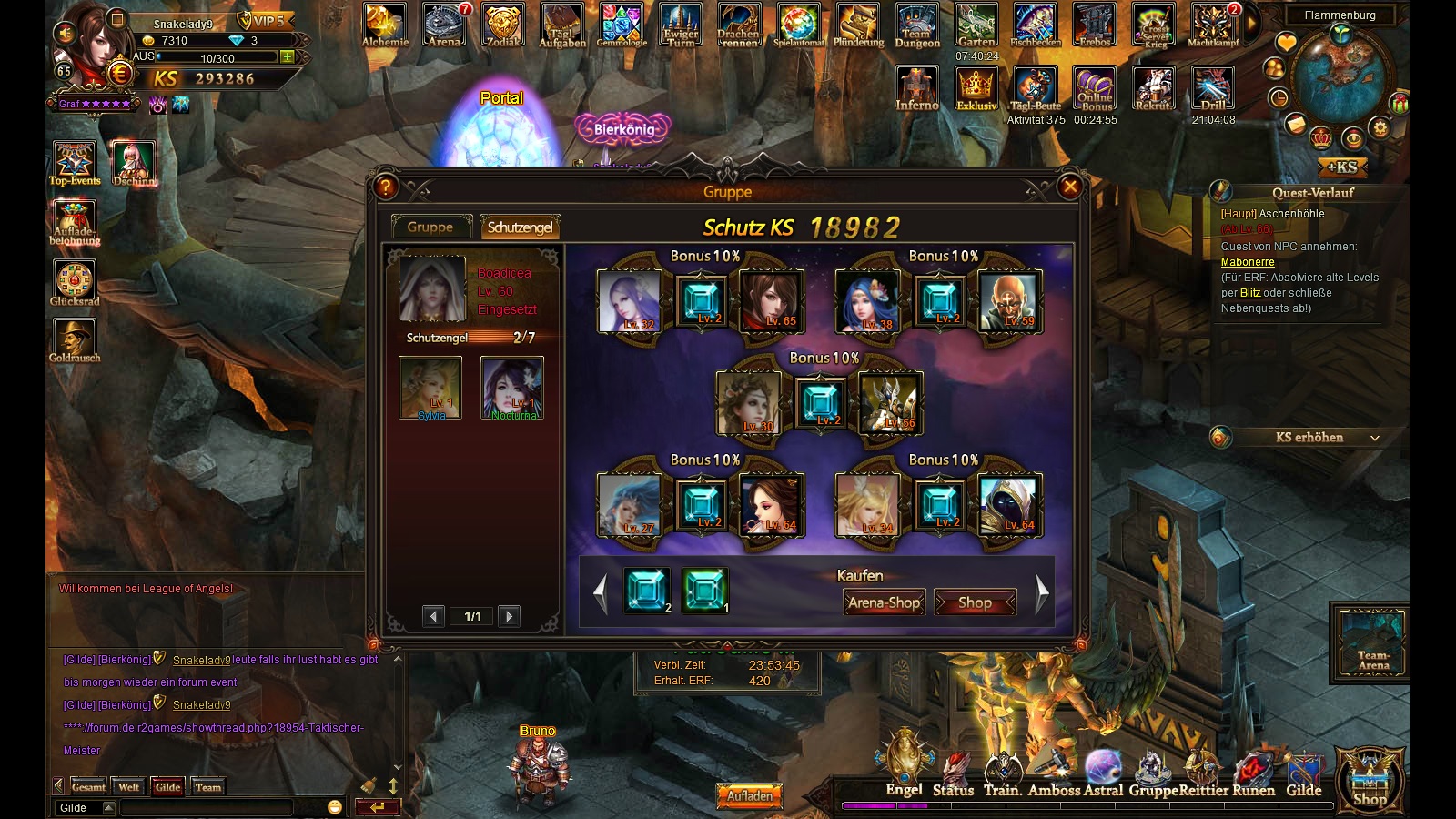This screenshot has height=819, width=1456.
Task: Open the Team-Arena panel
Action: (x=1372, y=643)
